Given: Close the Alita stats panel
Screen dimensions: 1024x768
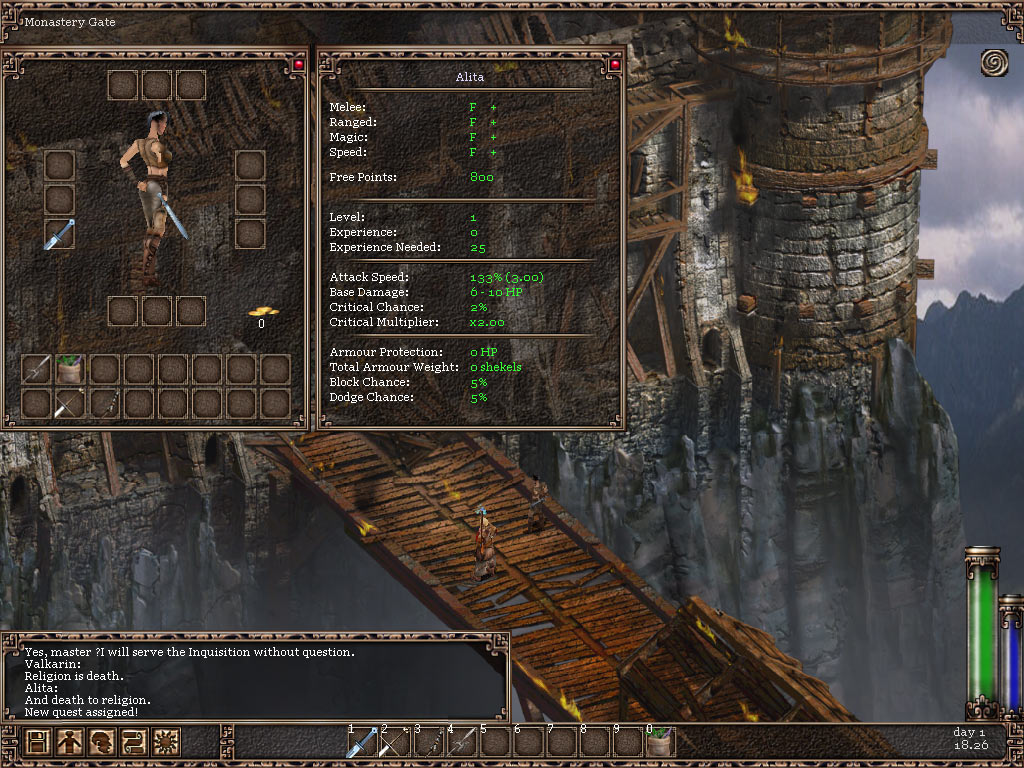Looking at the screenshot, I should pos(615,65).
